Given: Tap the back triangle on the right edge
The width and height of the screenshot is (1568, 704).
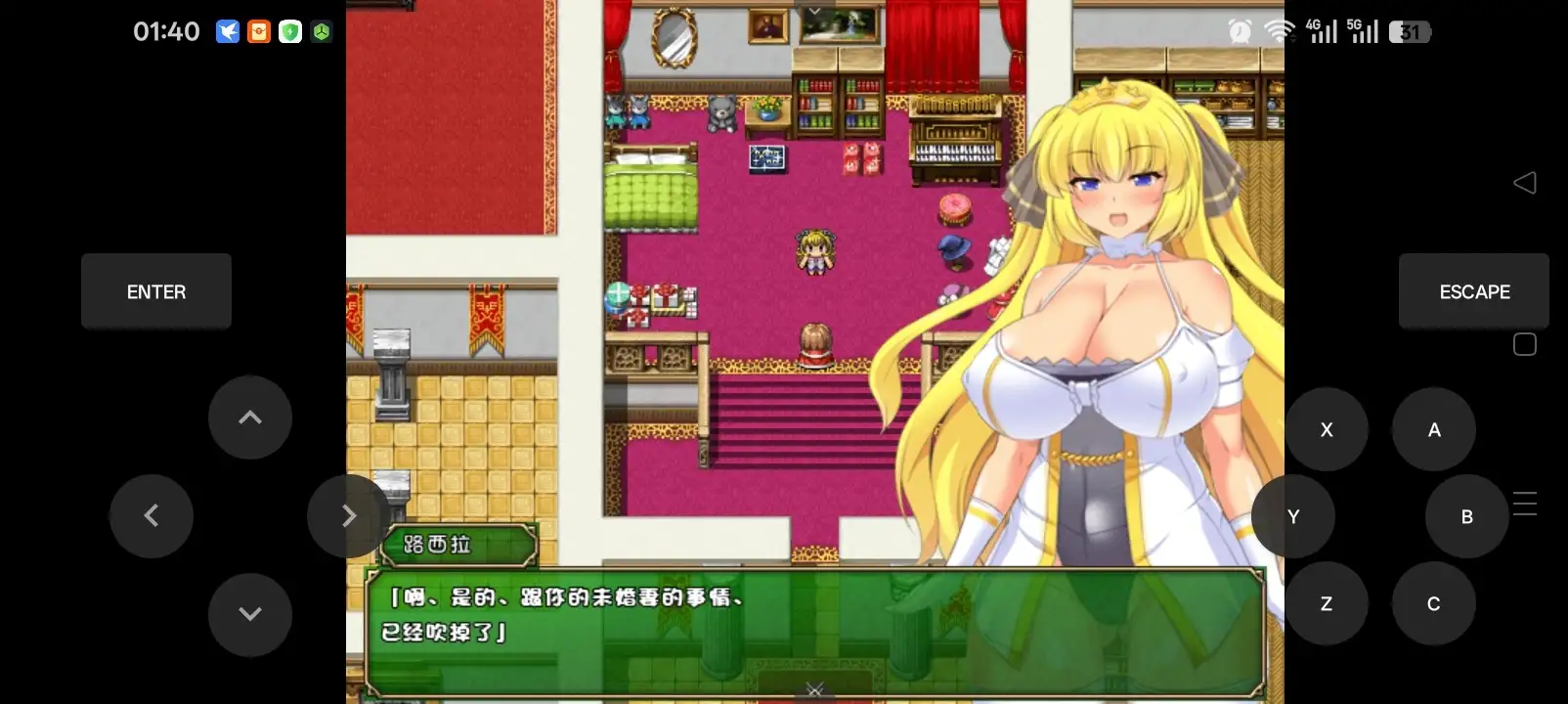Looking at the screenshot, I should (1525, 183).
